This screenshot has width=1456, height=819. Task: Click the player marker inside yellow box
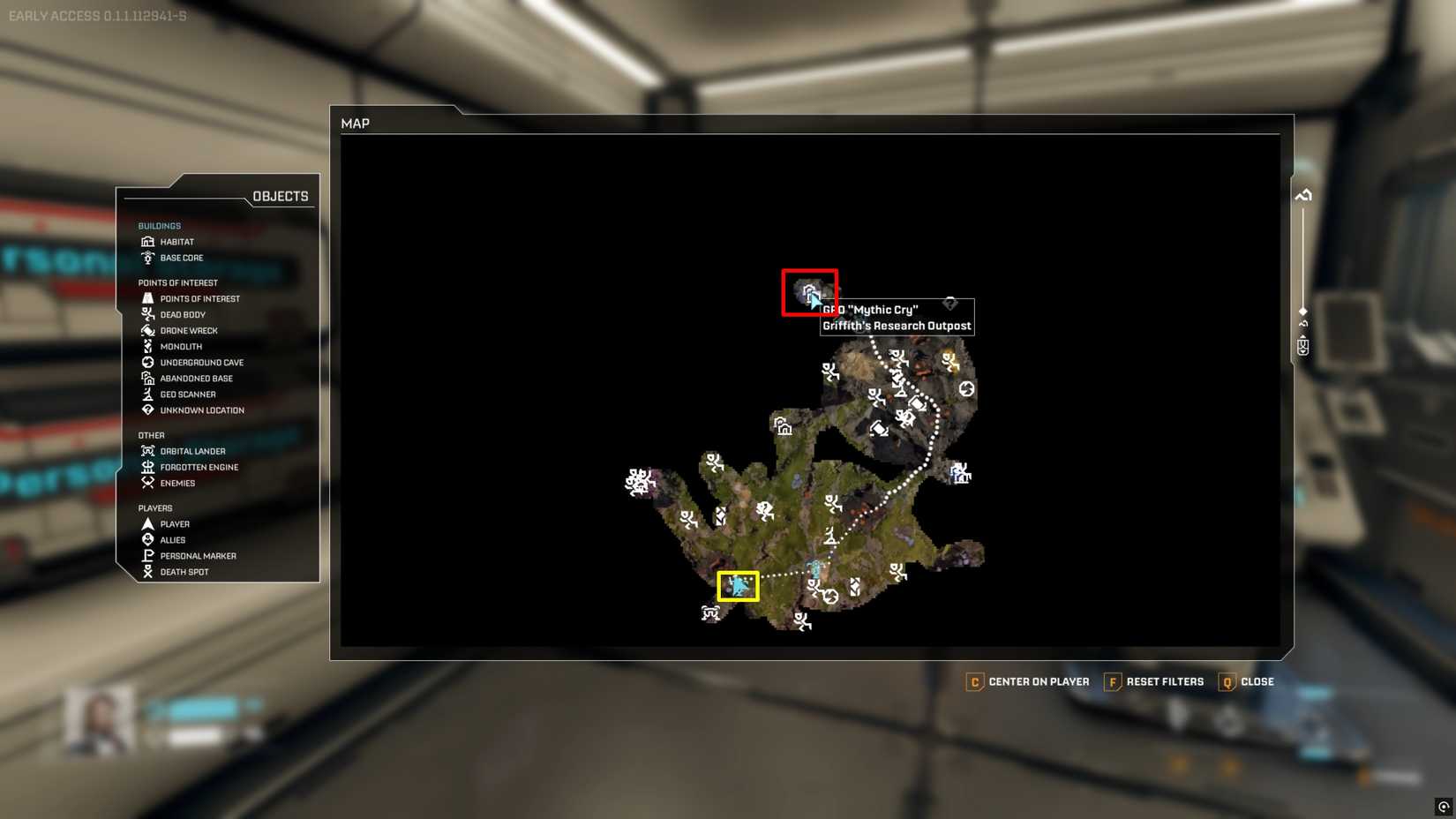(x=738, y=585)
